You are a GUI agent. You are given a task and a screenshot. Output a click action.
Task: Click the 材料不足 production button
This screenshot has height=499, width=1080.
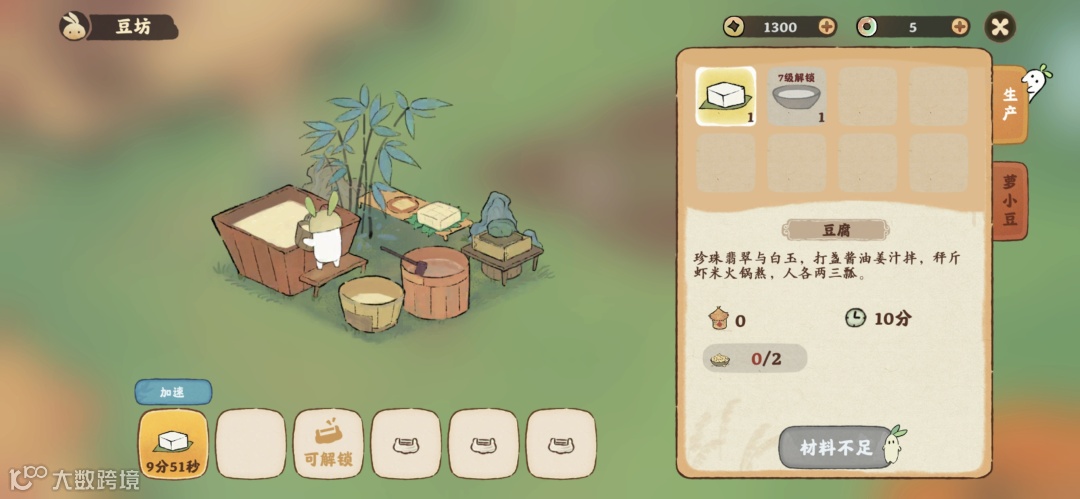coord(835,447)
